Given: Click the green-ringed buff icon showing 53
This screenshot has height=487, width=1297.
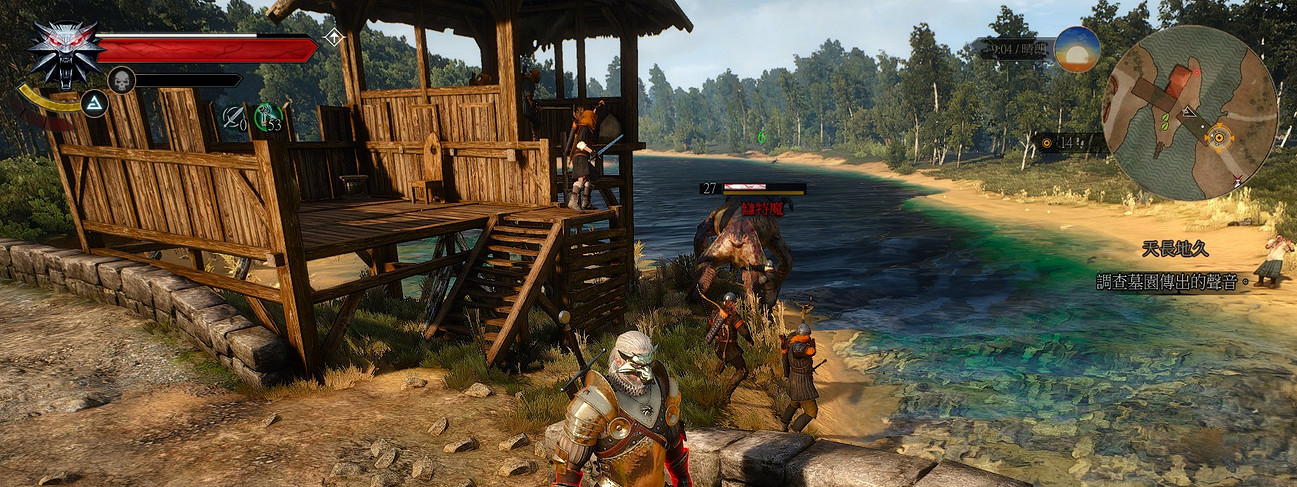Looking at the screenshot, I should point(268,117).
